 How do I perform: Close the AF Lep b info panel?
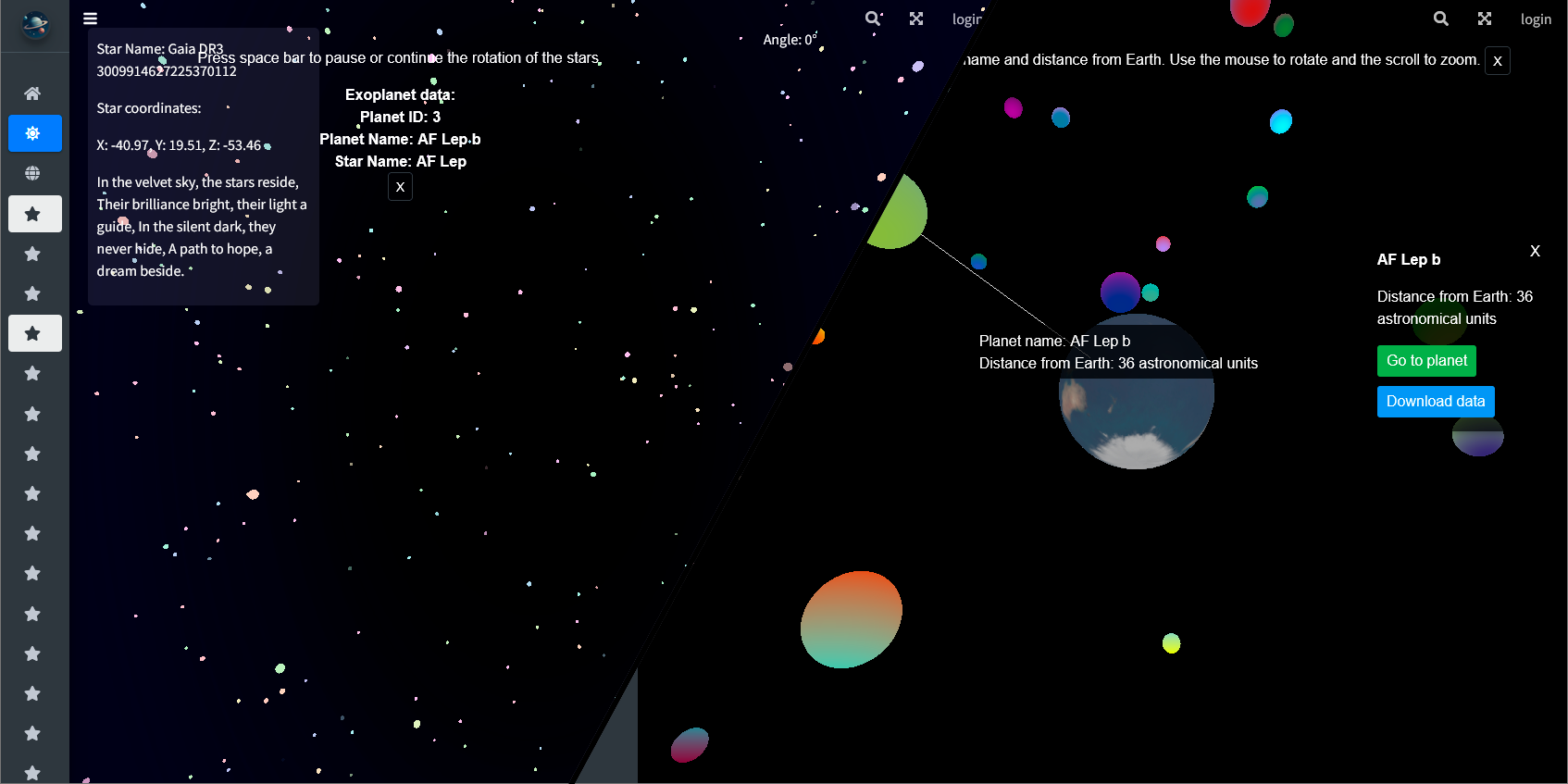tap(1535, 251)
